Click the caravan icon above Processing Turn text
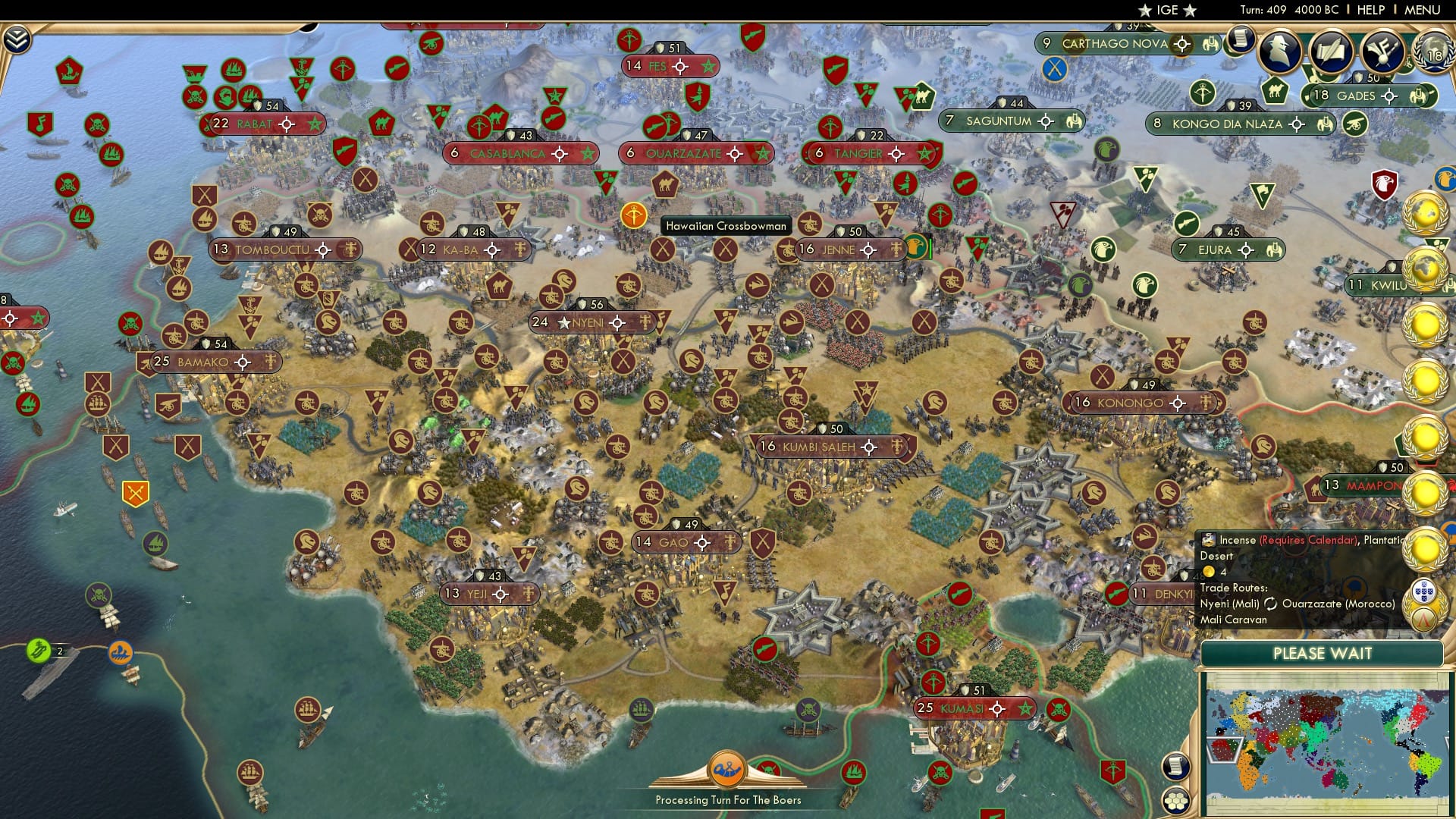Screen dimensions: 1456x819 [728, 769]
